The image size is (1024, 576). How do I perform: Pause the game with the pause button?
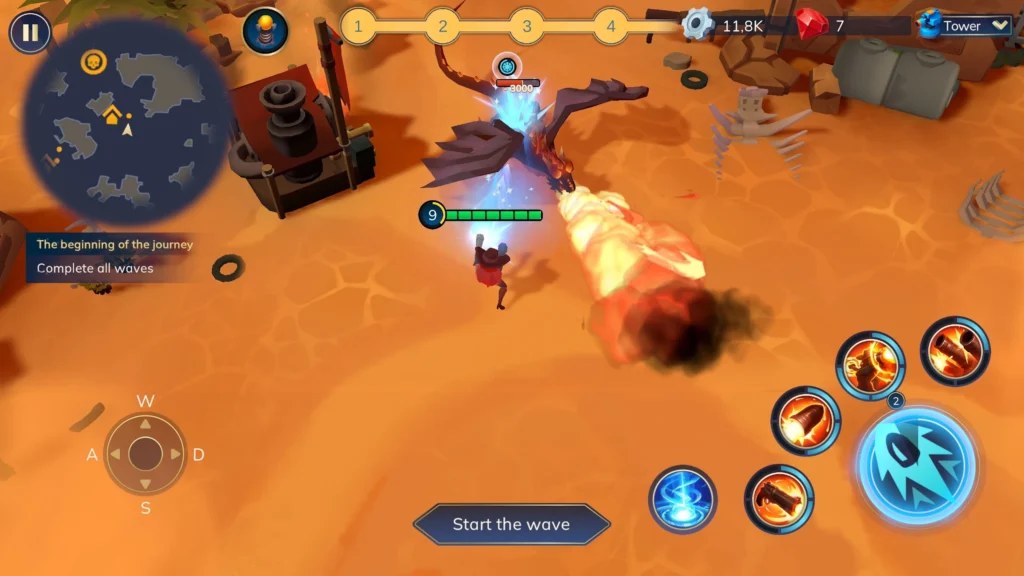30,32
